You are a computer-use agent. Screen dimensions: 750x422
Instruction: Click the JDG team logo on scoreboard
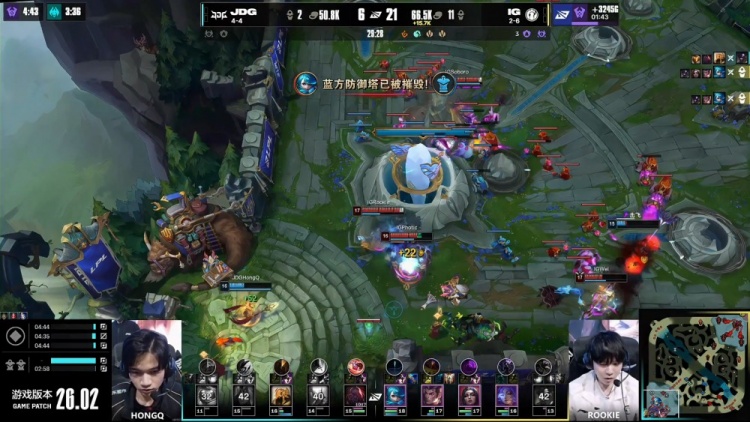217,15
